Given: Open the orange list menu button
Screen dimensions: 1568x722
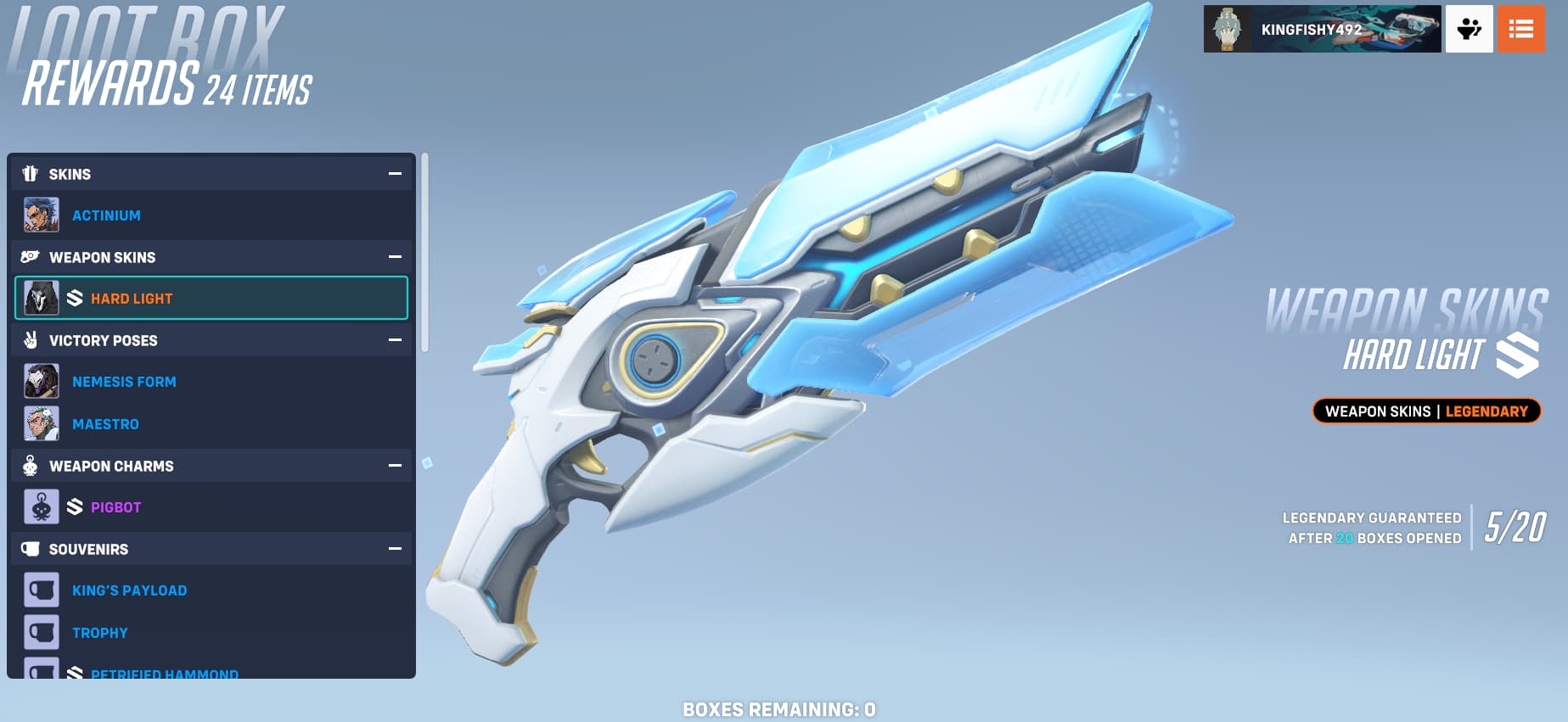Looking at the screenshot, I should tap(1520, 29).
